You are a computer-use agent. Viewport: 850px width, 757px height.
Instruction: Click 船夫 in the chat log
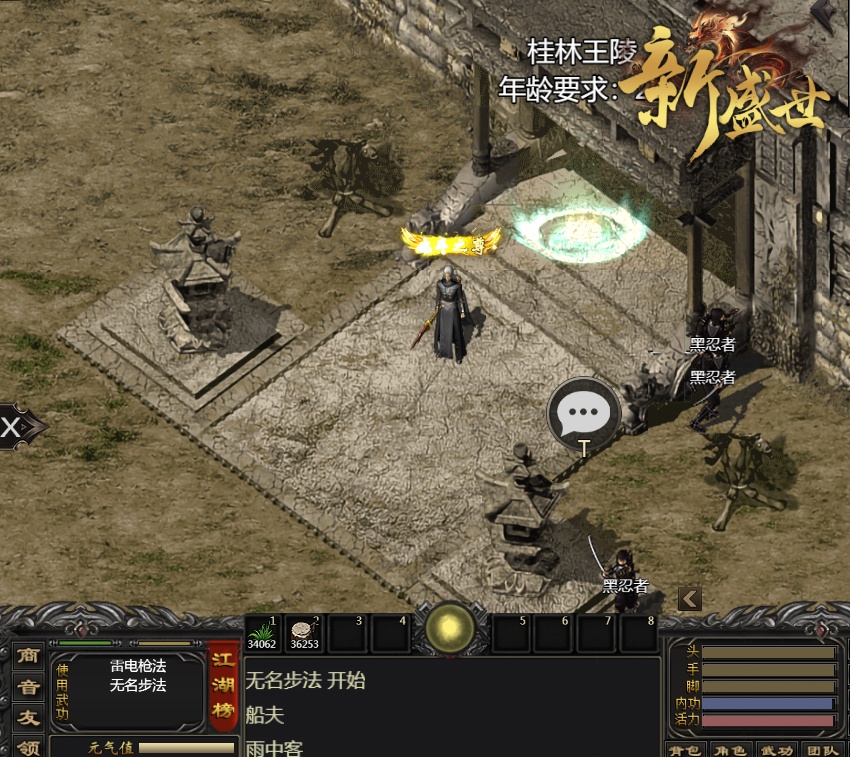(265, 714)
